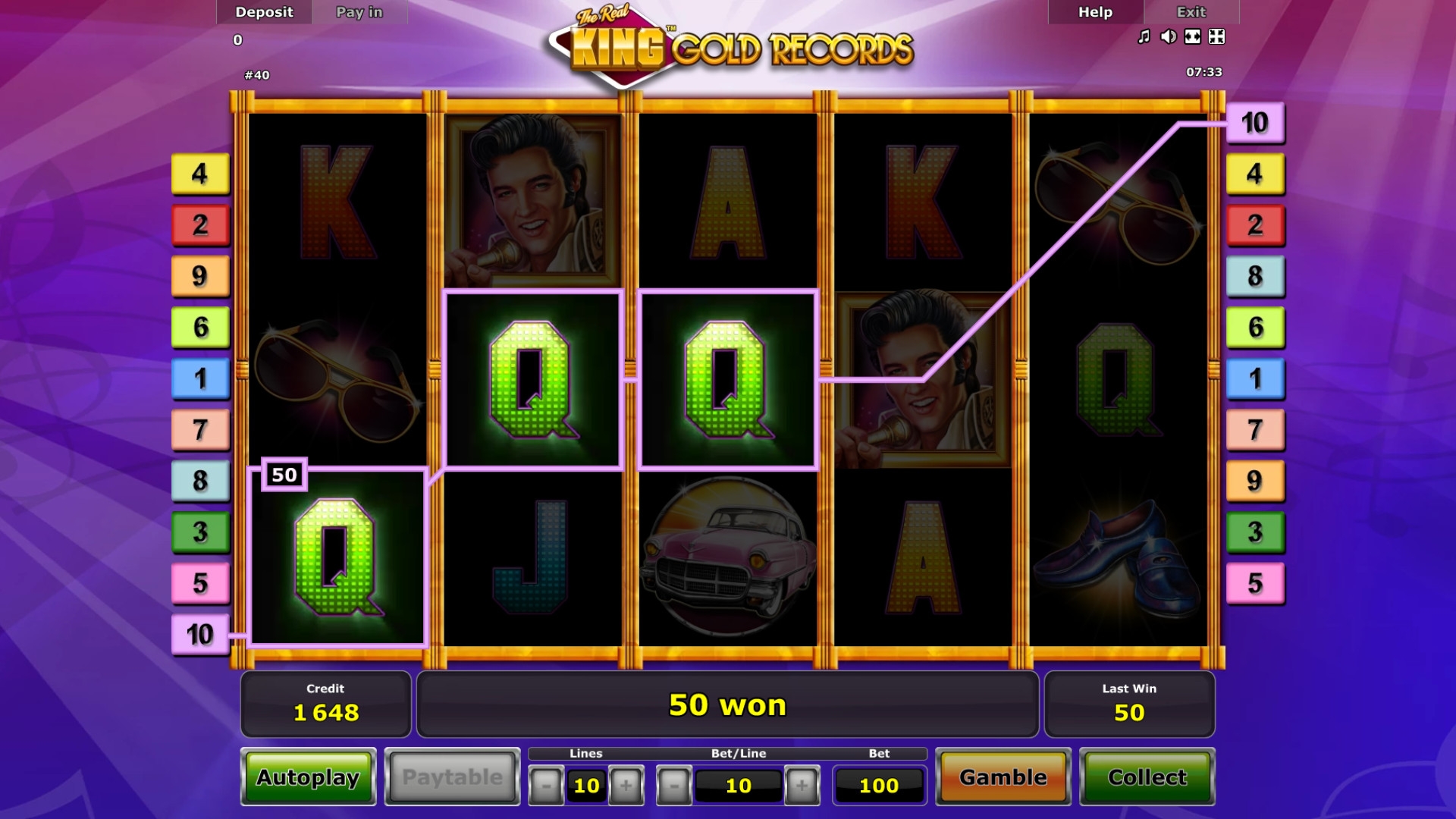Raise the Bet/Line amount
This screenshot has height=819, width=1456.
pos(802,786)
